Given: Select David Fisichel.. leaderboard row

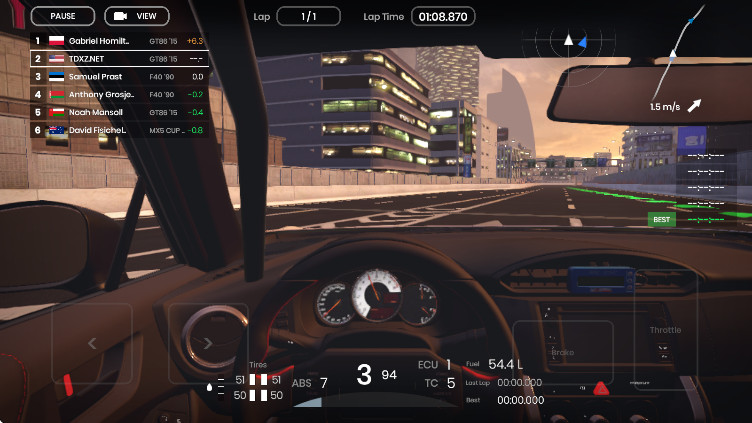Looking at the screenshot, I should coord(118,130).
